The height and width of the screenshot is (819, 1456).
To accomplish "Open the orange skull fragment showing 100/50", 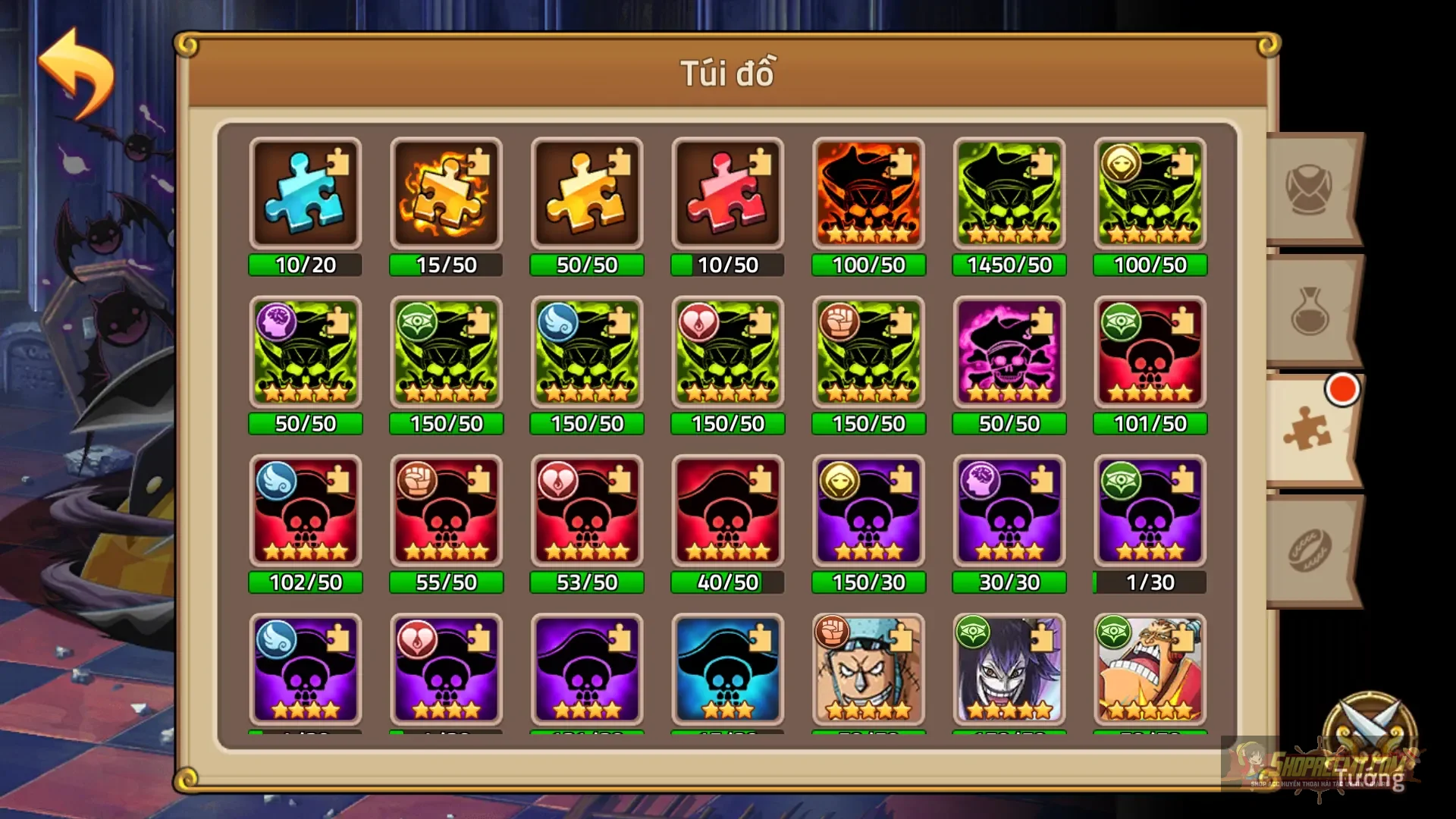I will pyautogui.click(x=868, y=193).
